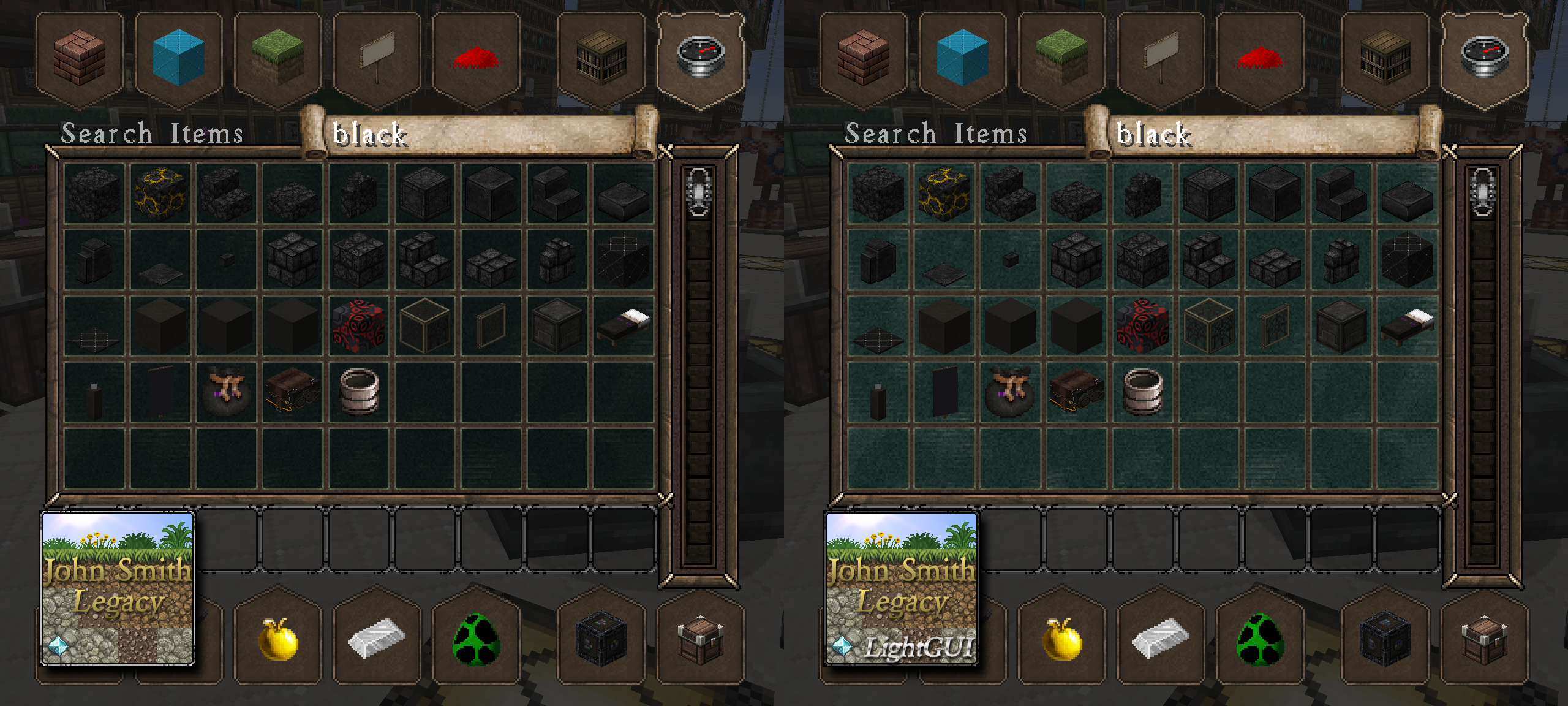The height and width of the screenshot is (706, 1568).
Task: Select the black bed item in the darker panel
Action: (x=624, y=325)
